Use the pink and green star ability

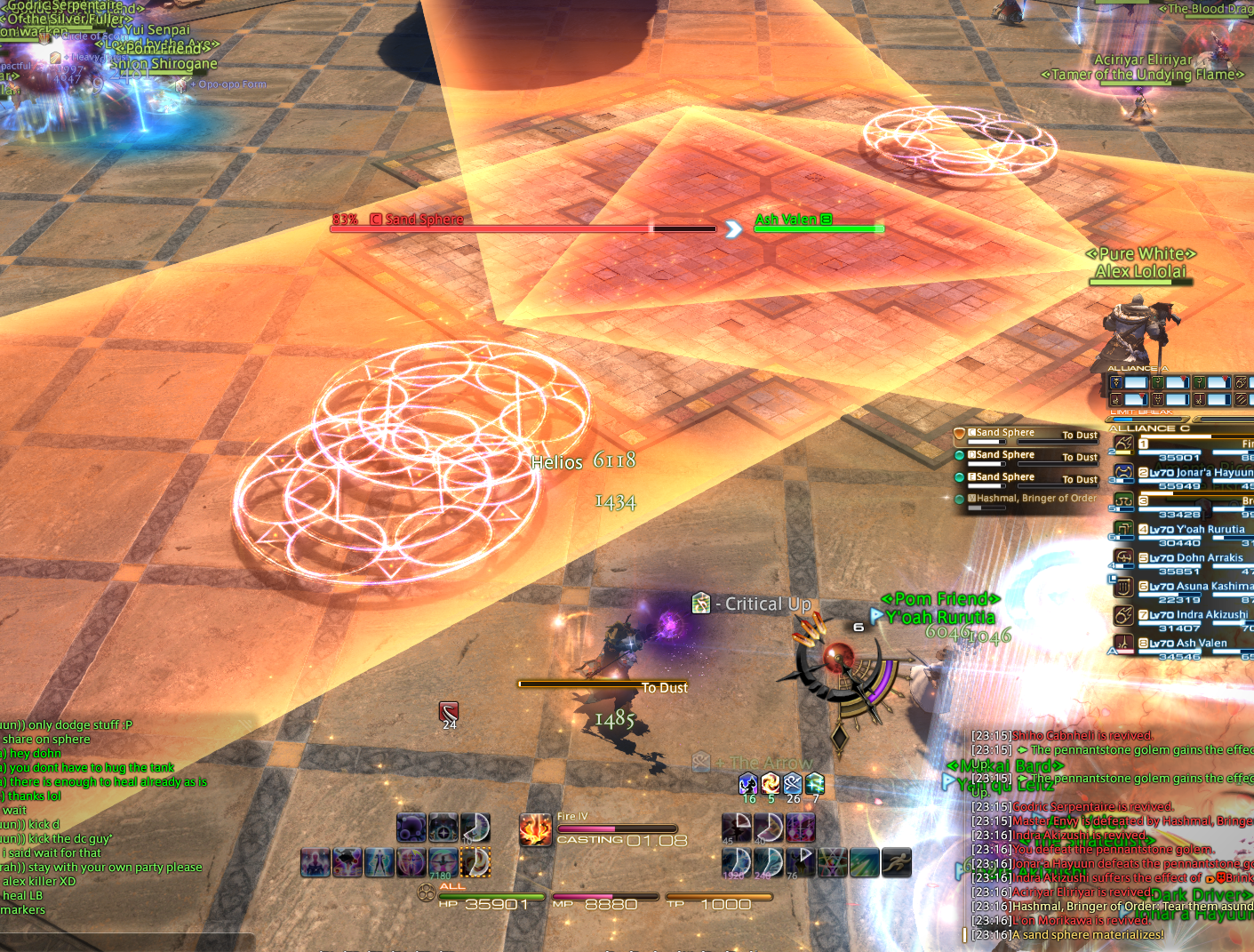[833, 862]
